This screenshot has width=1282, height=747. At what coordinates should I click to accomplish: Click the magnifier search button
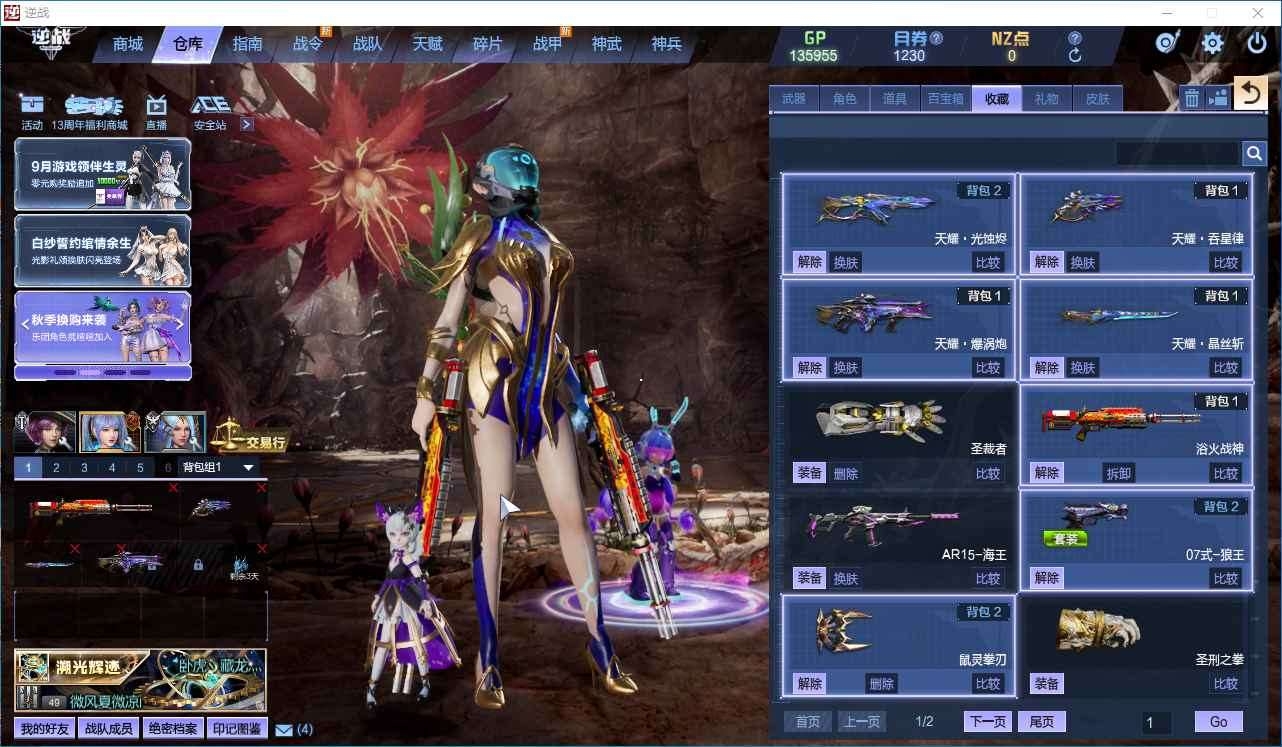tap(1254, 153)
